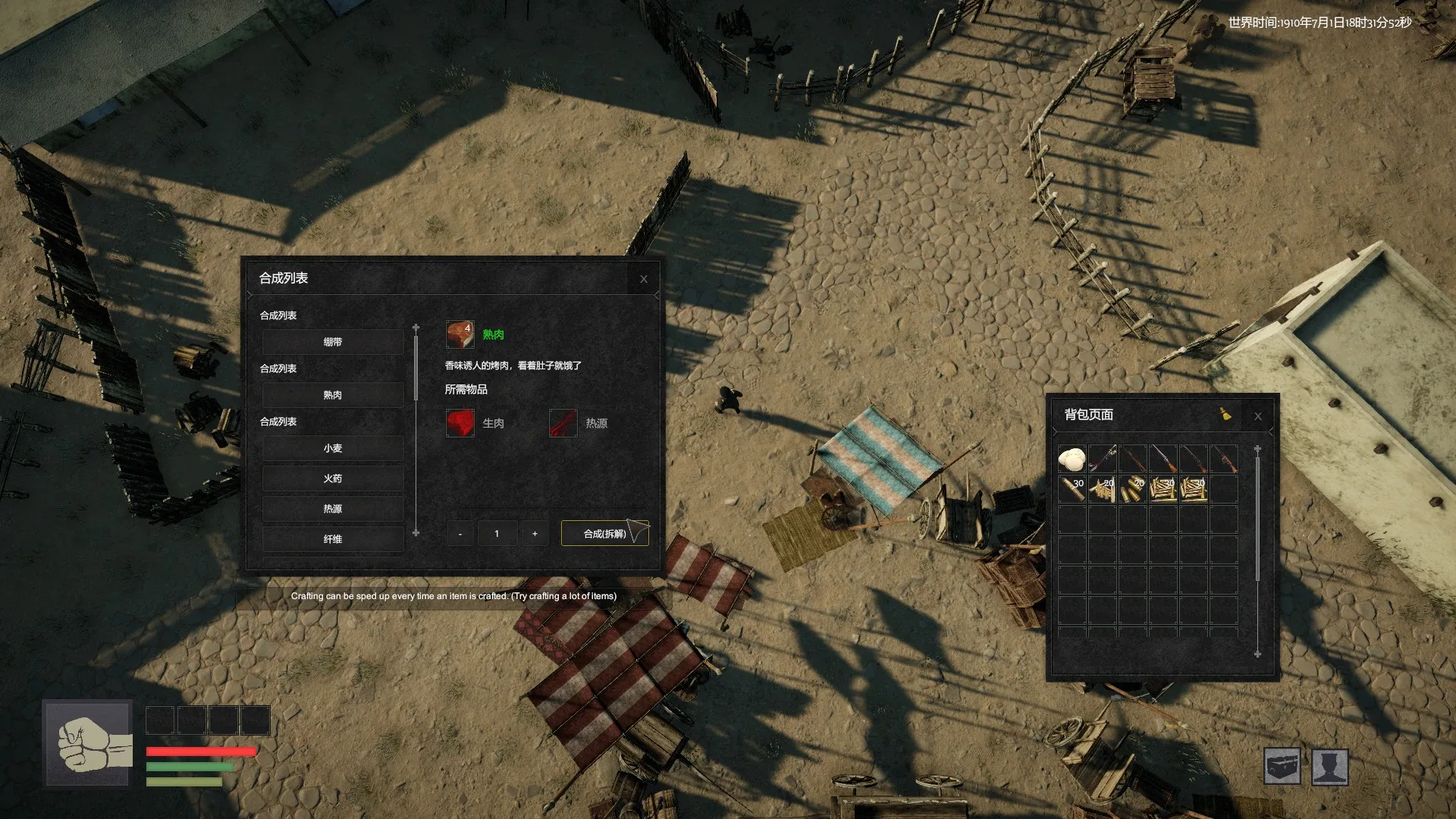The image size is (1456, 819).
Task: Select the white cotton item in backpack
Action: (1072, 459)
